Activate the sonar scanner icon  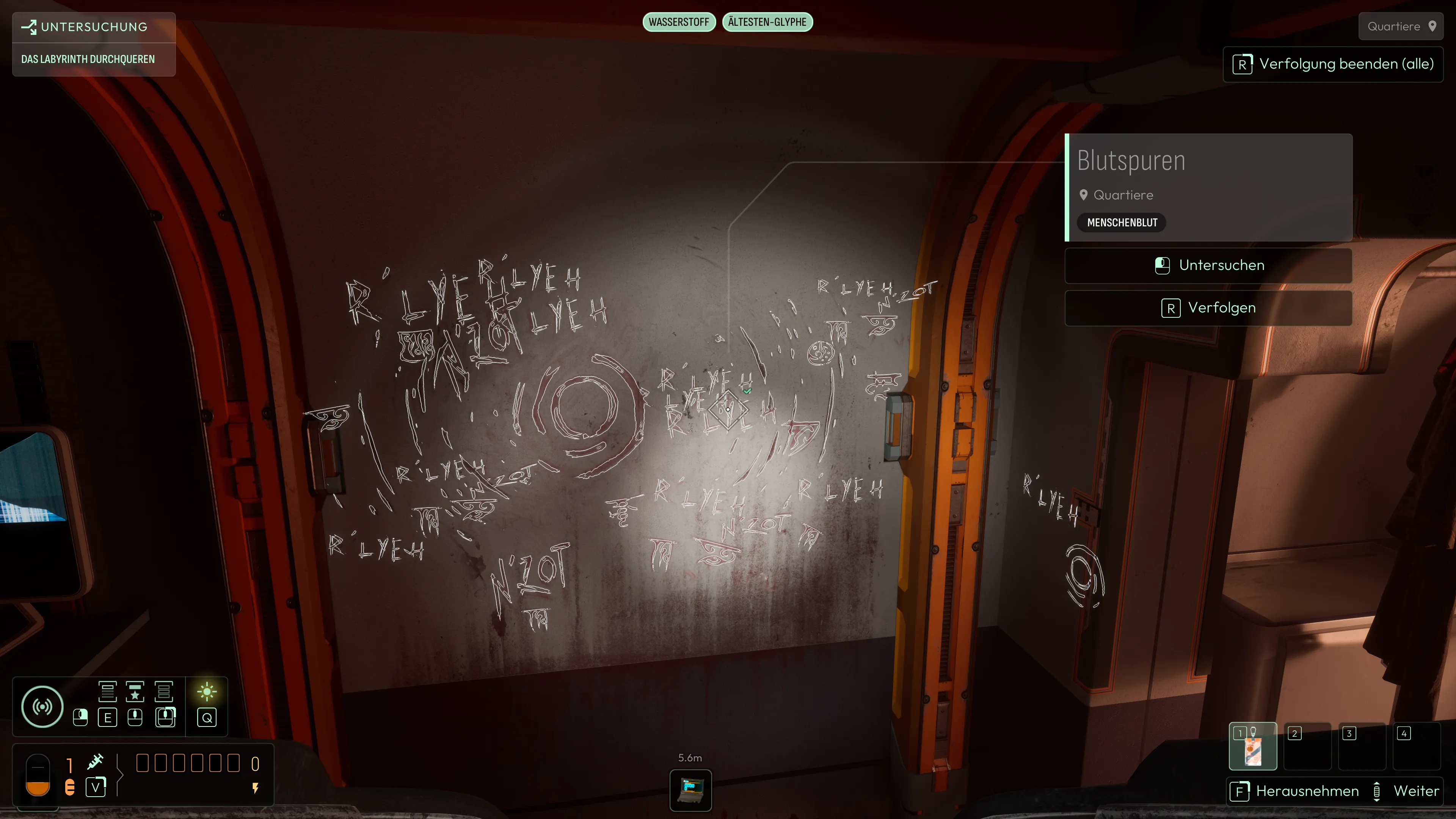(x=42, y=706)
